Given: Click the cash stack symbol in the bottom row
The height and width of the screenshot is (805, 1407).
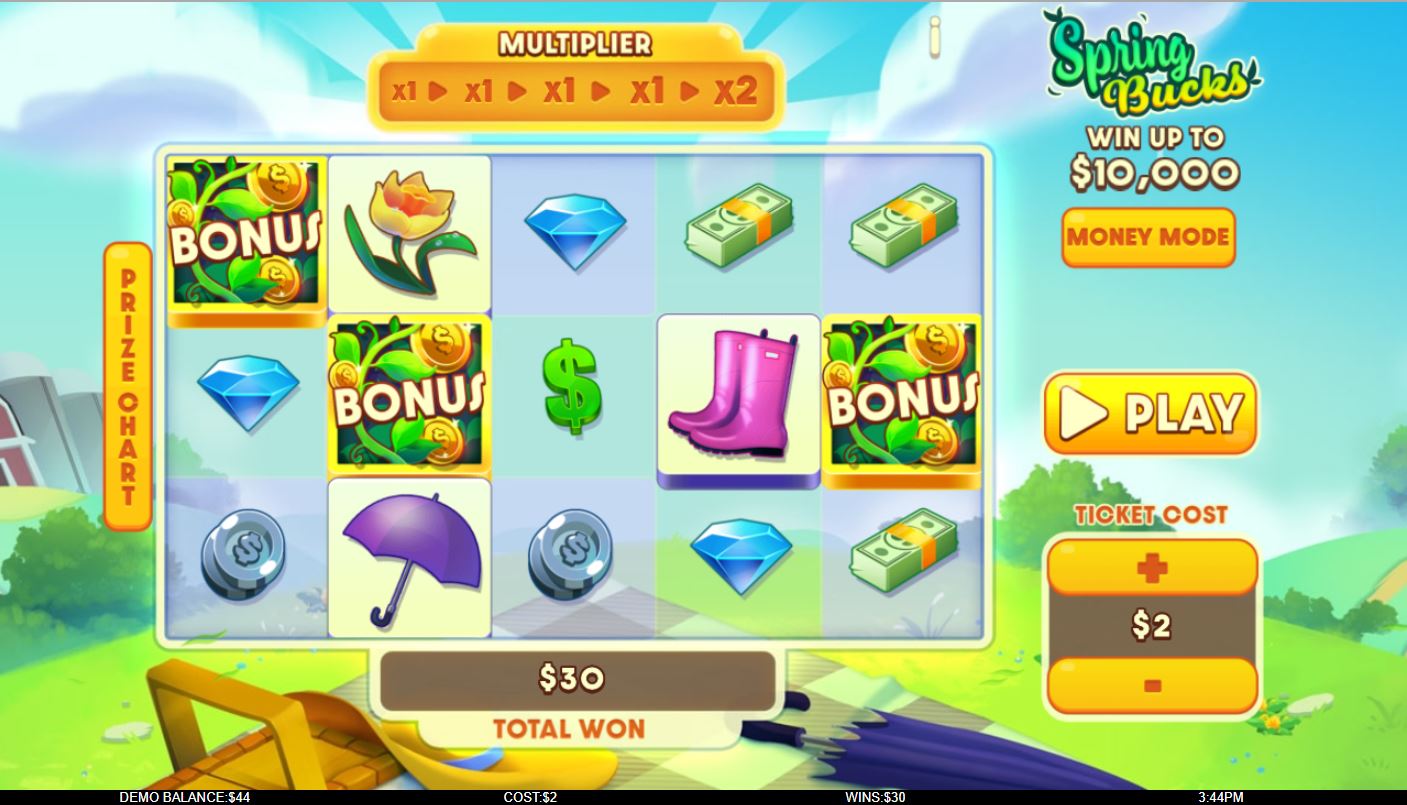Looking at the screenshot, I should pyautogui.click(x=902, y=556).
